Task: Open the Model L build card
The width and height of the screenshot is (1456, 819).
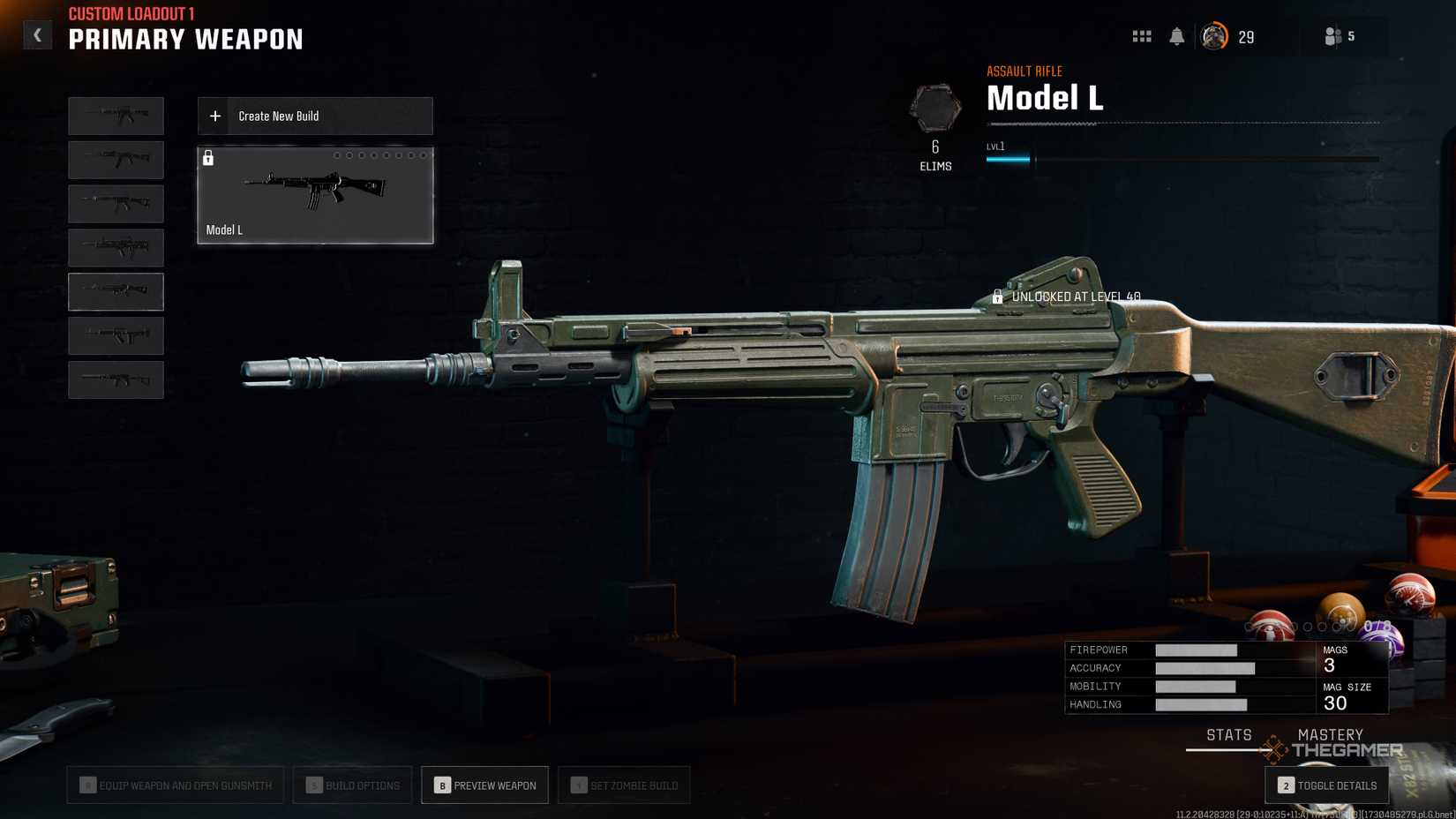Action: (x=314, y=195)
